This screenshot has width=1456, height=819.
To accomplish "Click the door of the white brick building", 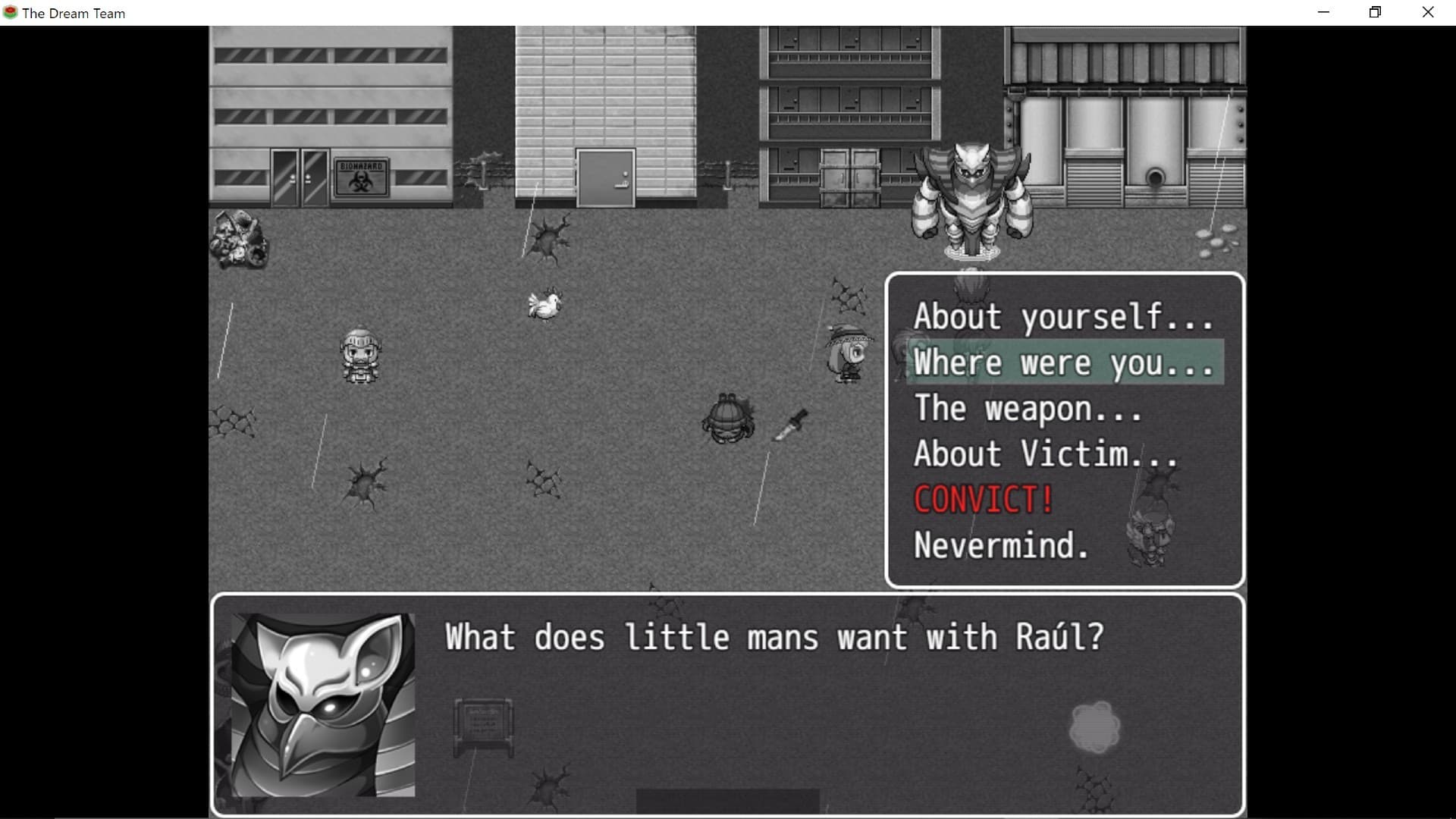I will [x=605, y=178].
